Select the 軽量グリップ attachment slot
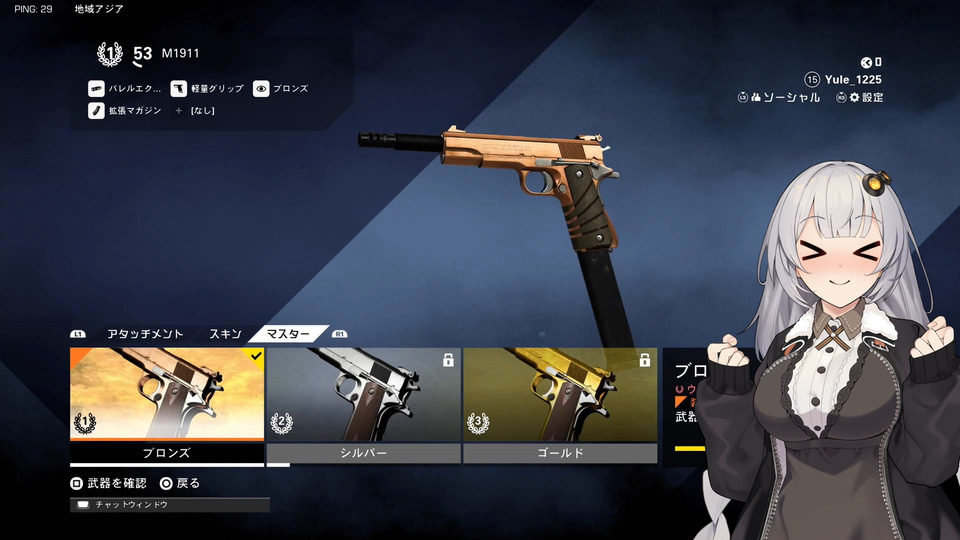 point(208,89)
